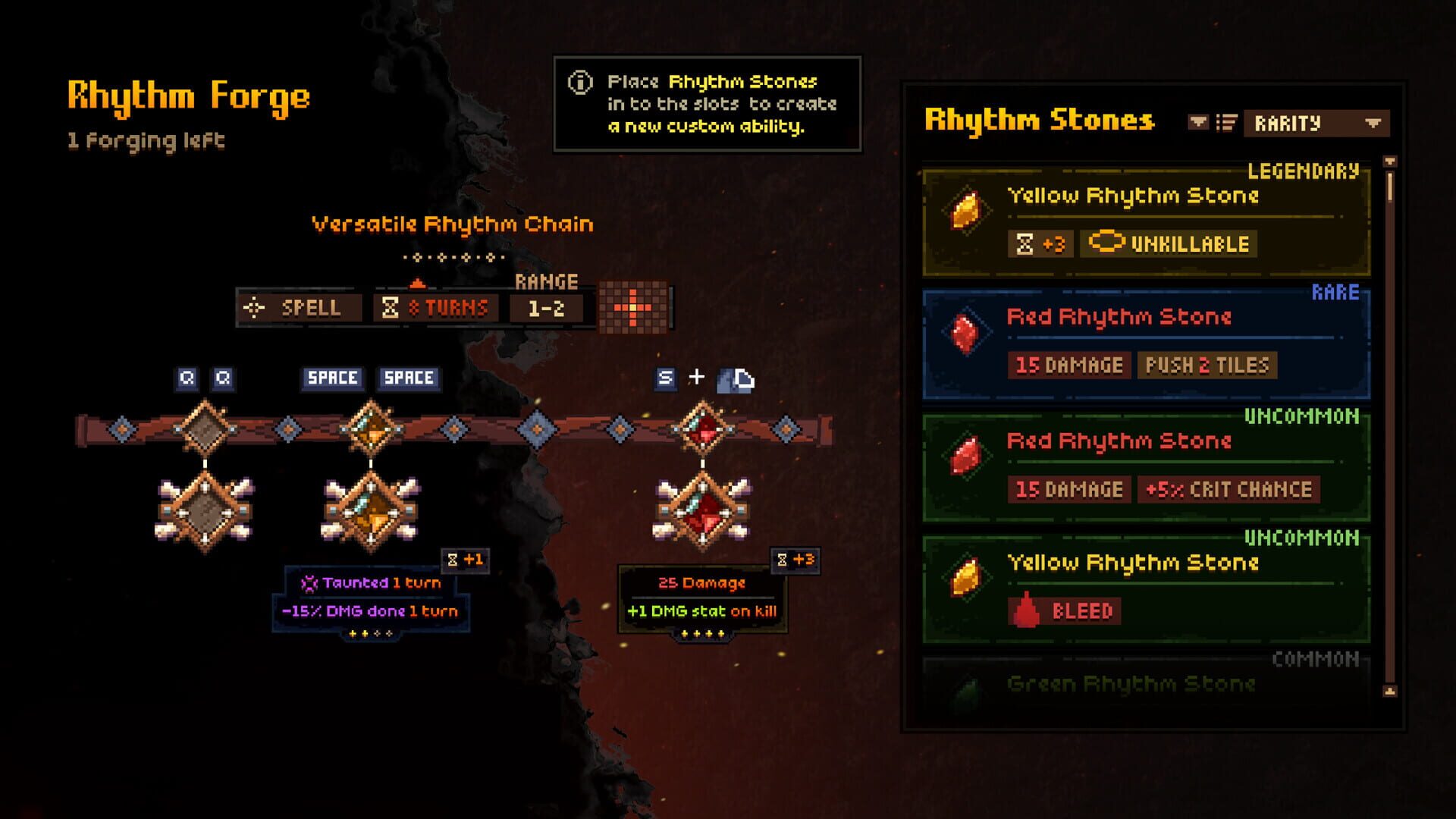Click the 1-2 range indicator button
This screenshot has height=819, width=1456.
pyautogui.click(x=545, y=308)
